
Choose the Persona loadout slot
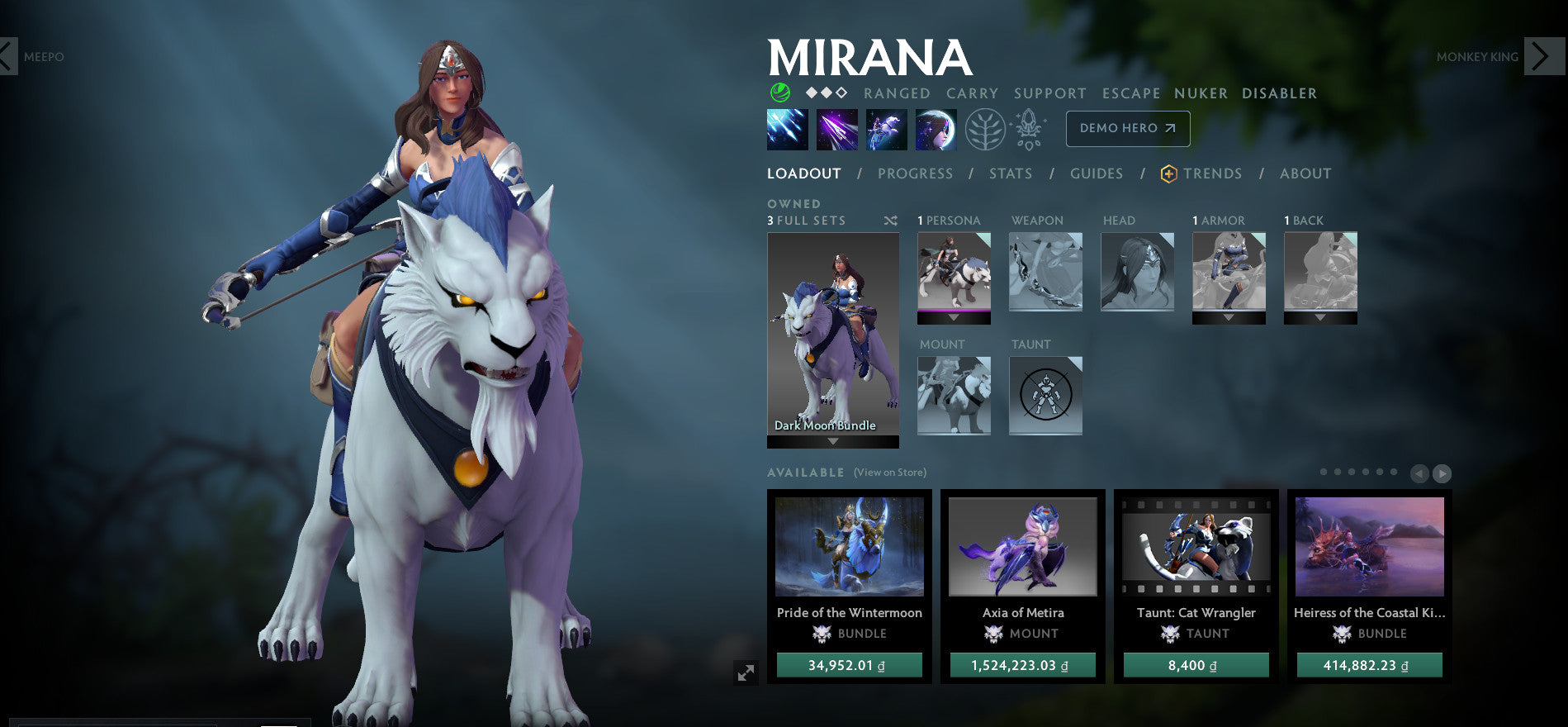tap(954, 272)
